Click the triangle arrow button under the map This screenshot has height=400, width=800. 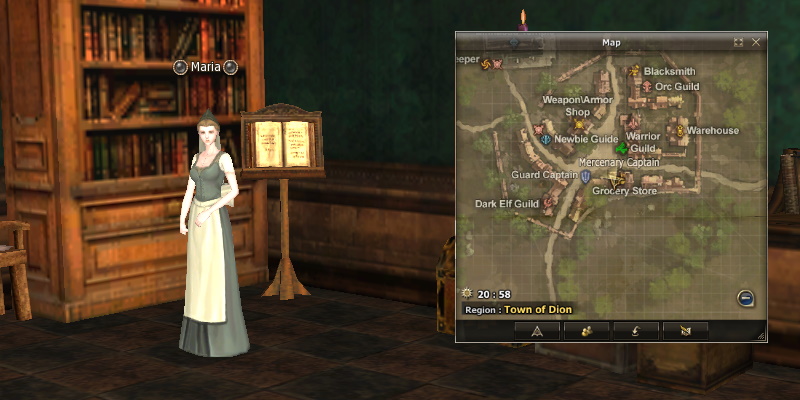pyautogui.click(x=537, y=331)
